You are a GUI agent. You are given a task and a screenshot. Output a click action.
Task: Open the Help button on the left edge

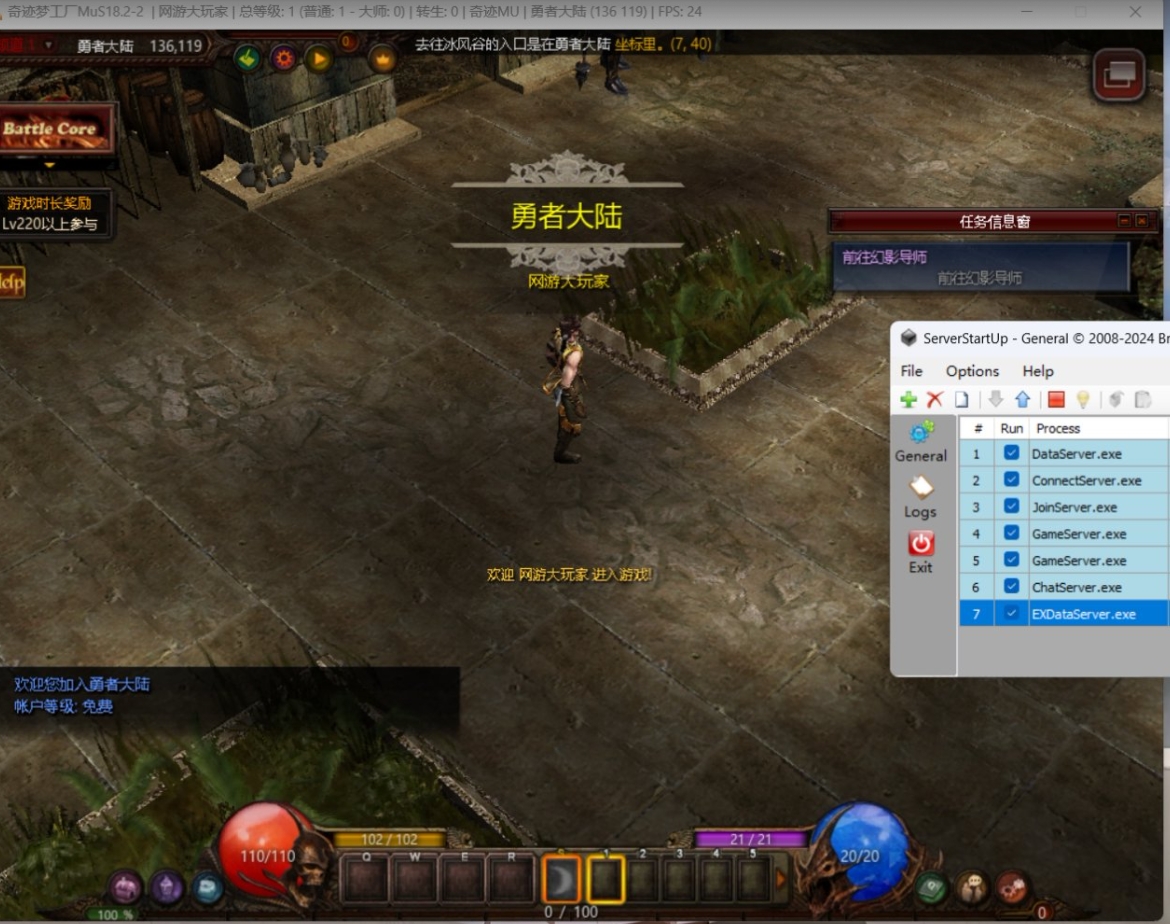click(11, 282)
